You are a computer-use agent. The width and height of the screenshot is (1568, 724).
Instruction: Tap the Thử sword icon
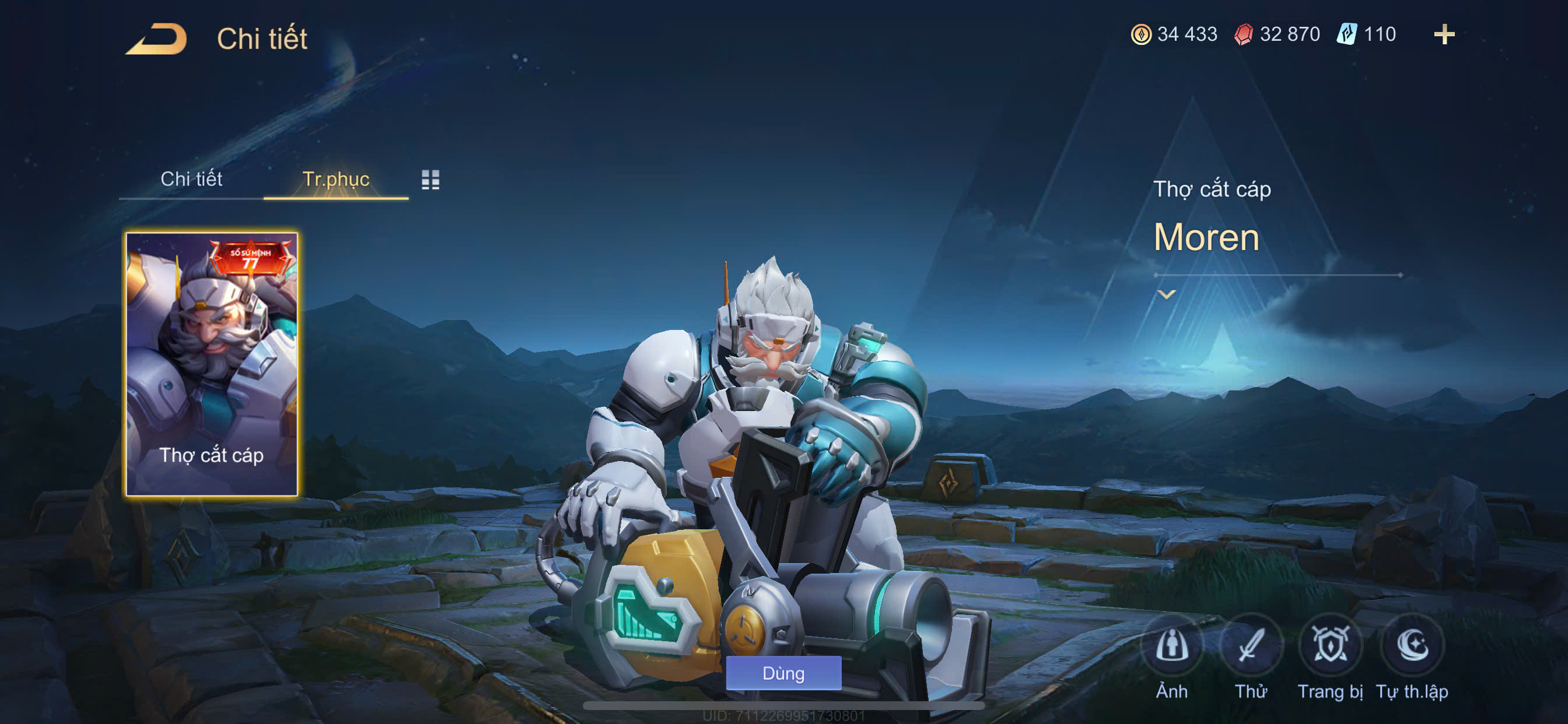point(1251,645)
